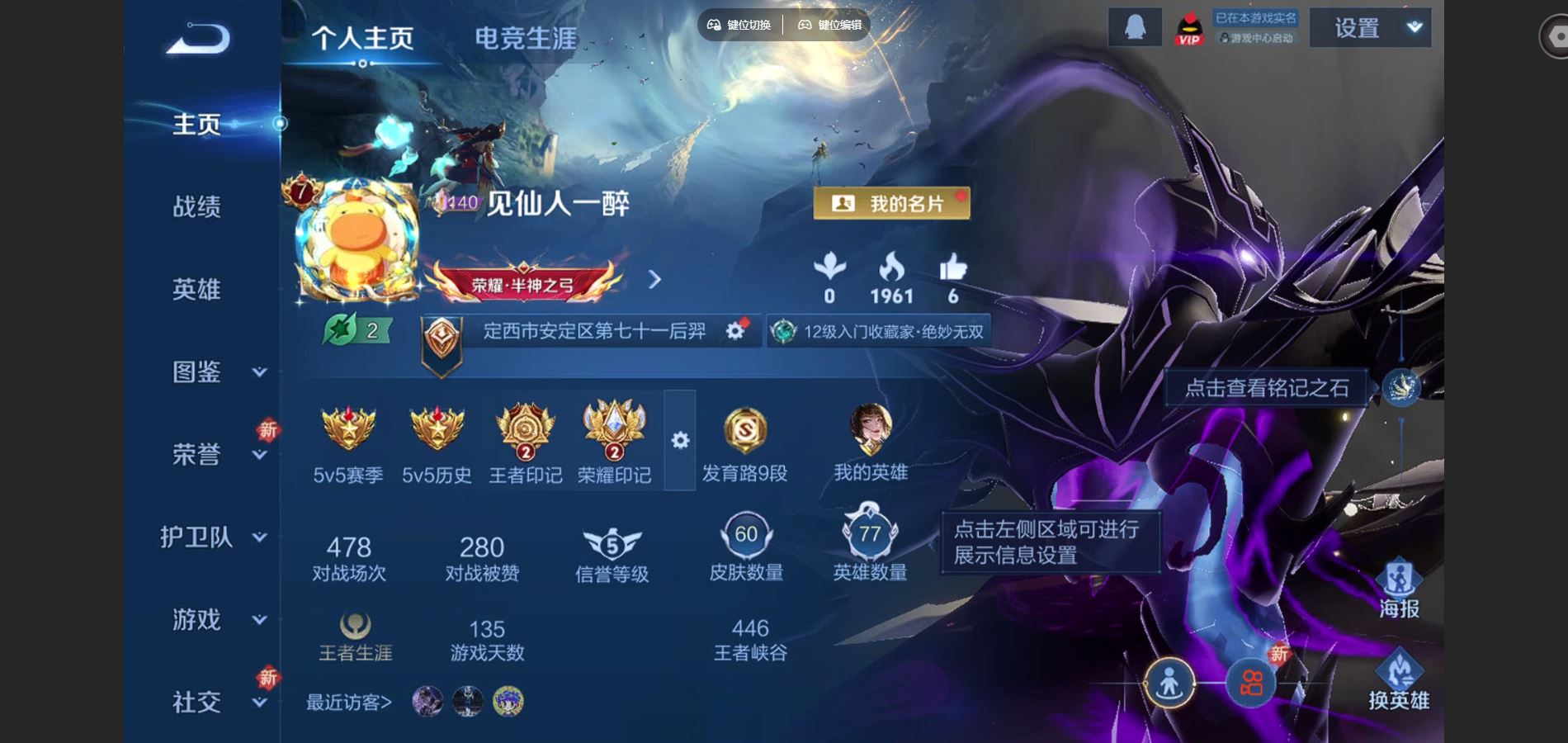Open 我的名片 card
The height and width of the screenshot is (743, 1568).
891,204
